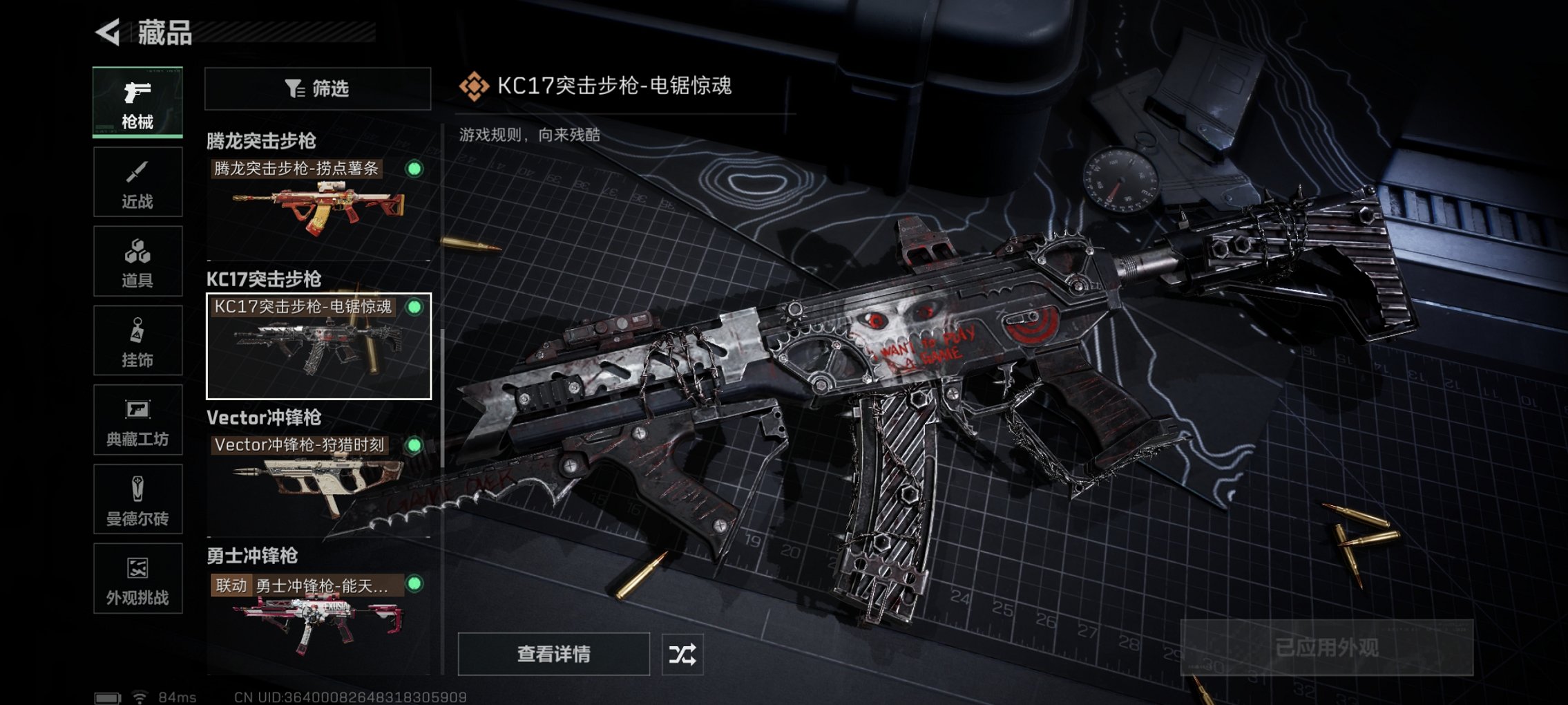Expand the 腾龙突击步枪 weapon group
Image resolution: width=1568 pixels, height=705 pixels.
pos(261,140)
